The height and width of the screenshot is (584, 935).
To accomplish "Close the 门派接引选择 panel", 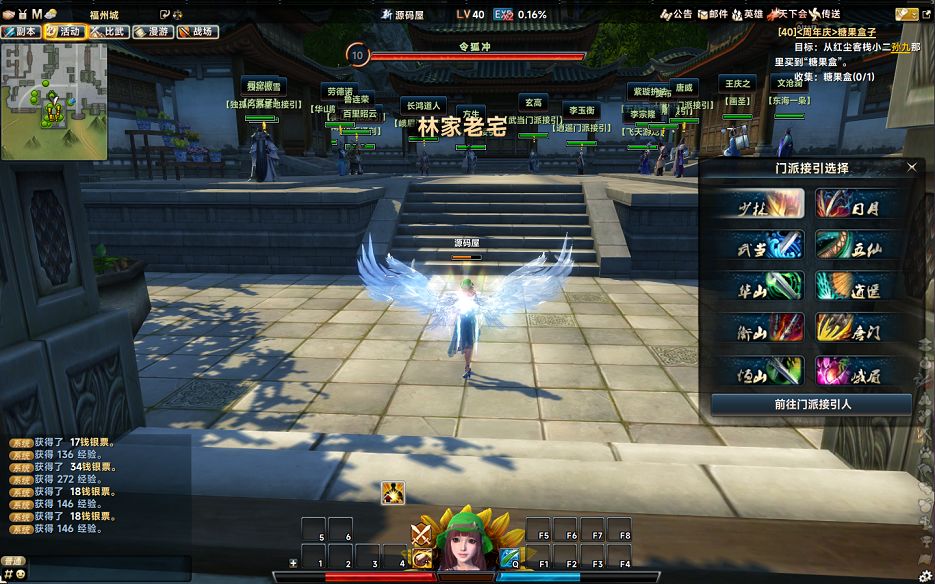I will tap(911, 168).
